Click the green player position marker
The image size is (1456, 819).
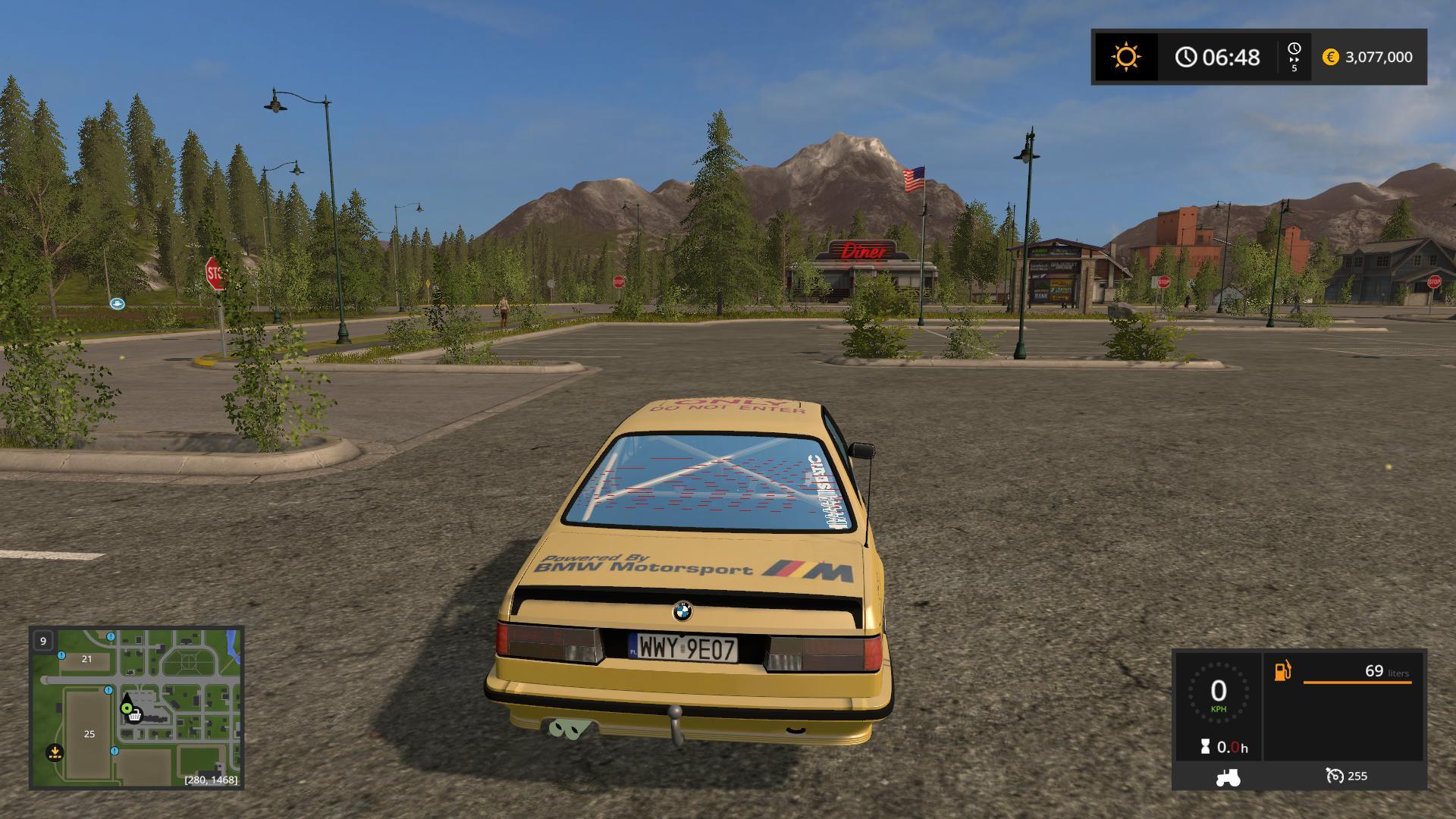[126, 708]
